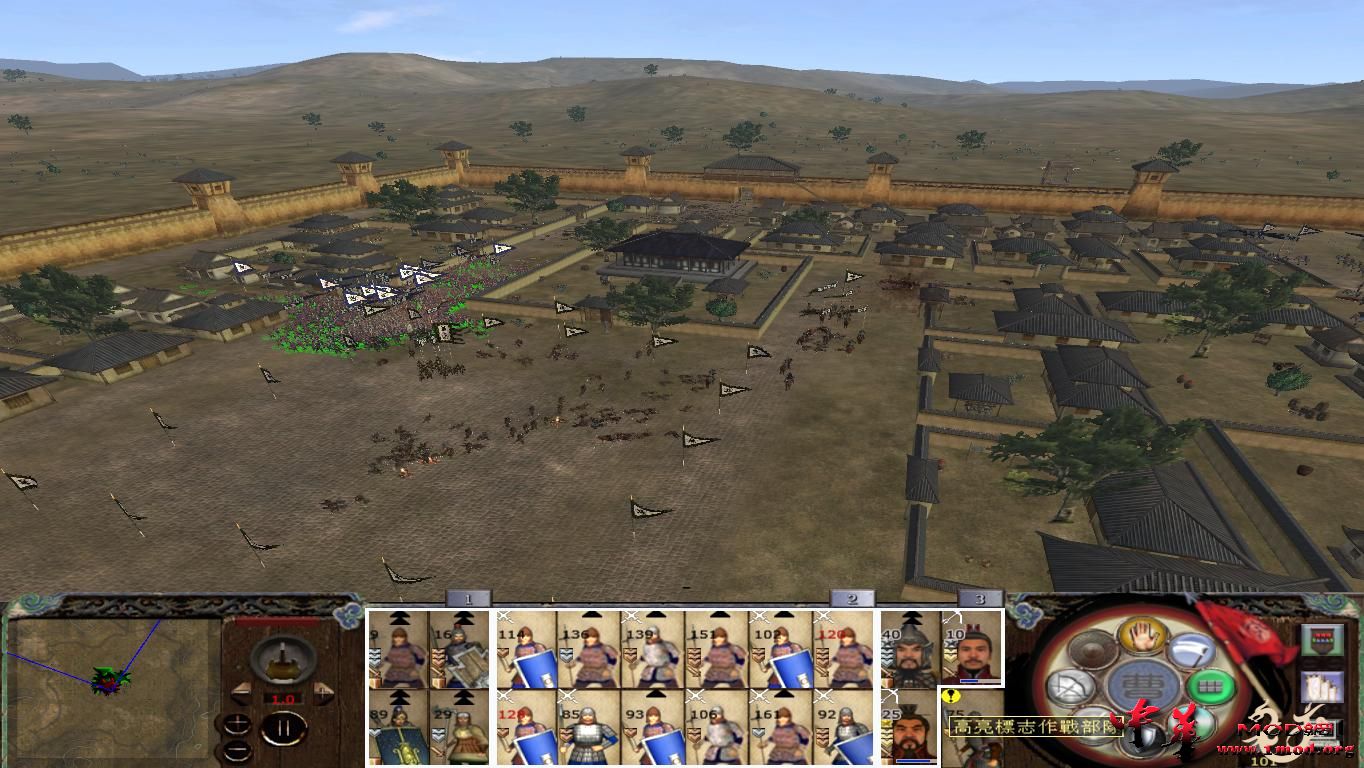Click the Cao faction emblem at wheel center
This screenshot has width=1364, height=768.
coord(1144,686)
